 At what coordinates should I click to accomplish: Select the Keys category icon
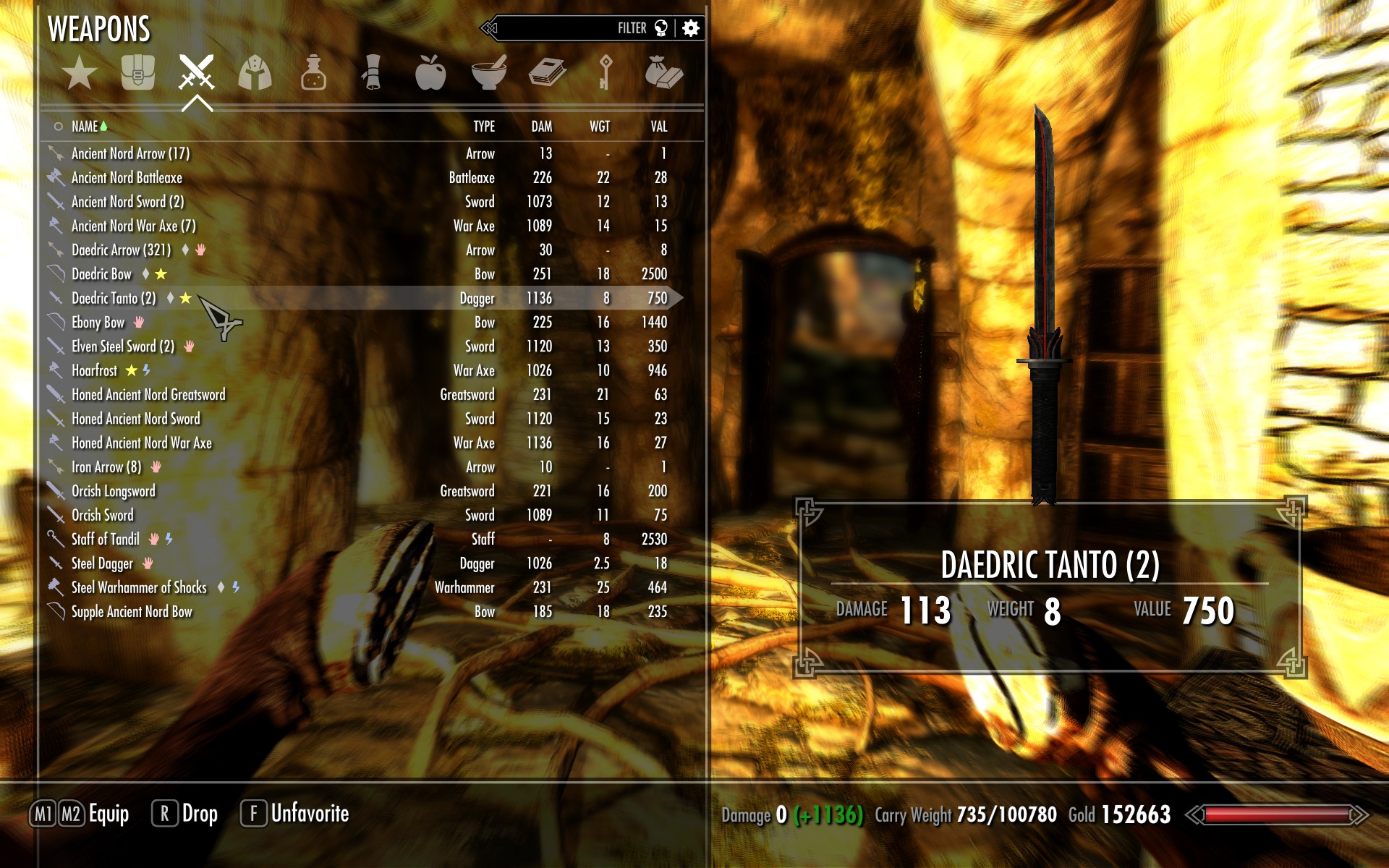[606, 73]
